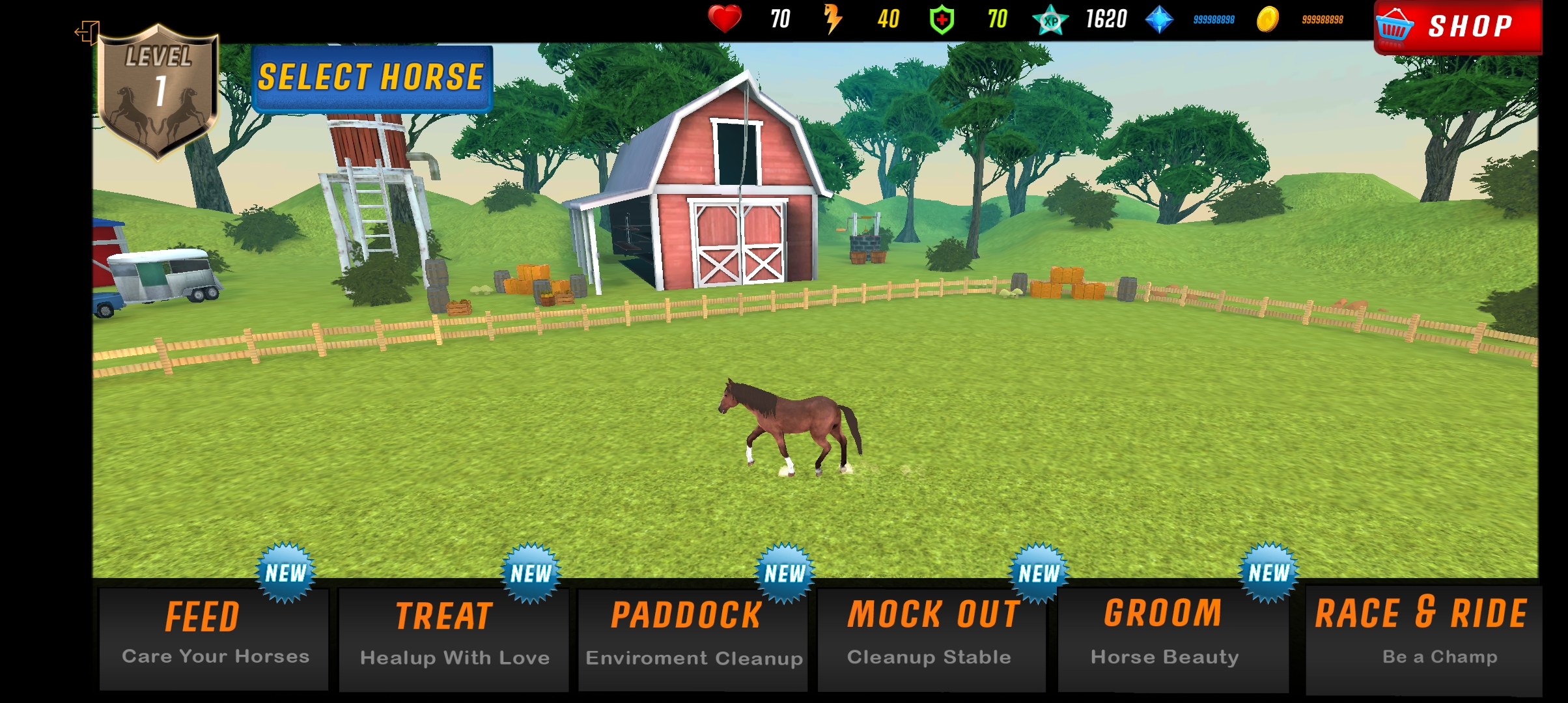Choose the Treat option

point(454,638)
